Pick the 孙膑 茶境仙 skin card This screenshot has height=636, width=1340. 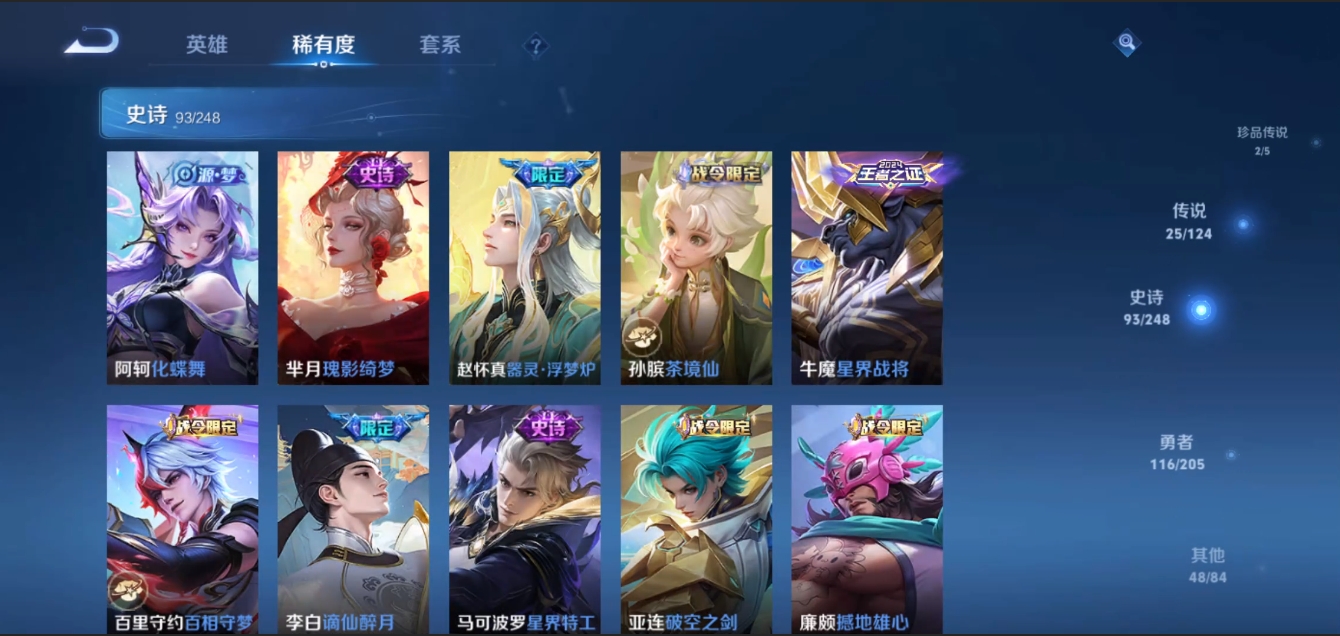(x=696, y=268)
